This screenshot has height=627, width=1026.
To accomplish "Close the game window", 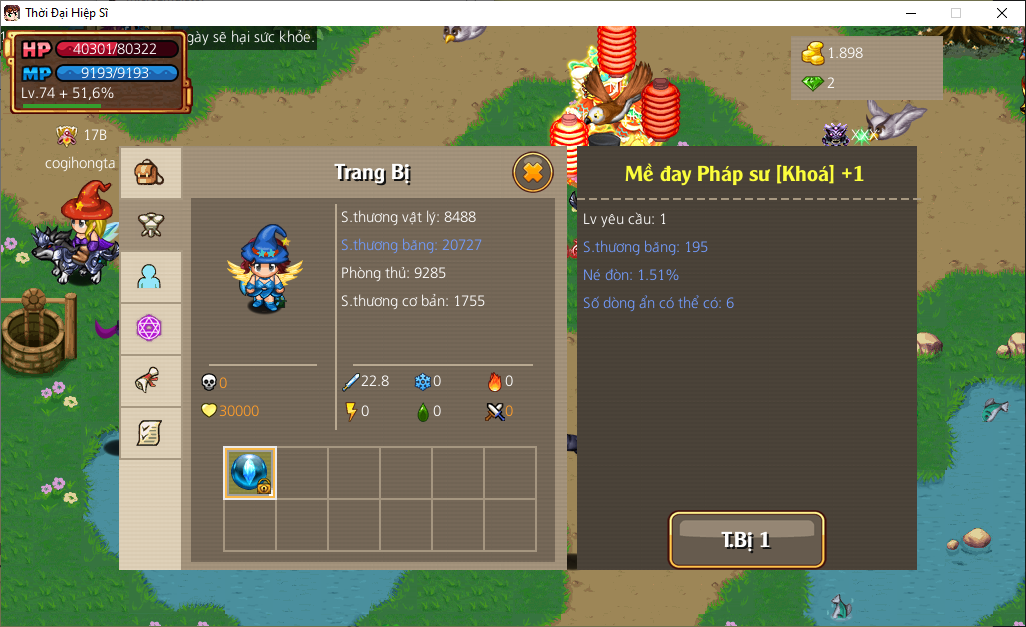I will pyautogui.click(x=1001, y=13).
